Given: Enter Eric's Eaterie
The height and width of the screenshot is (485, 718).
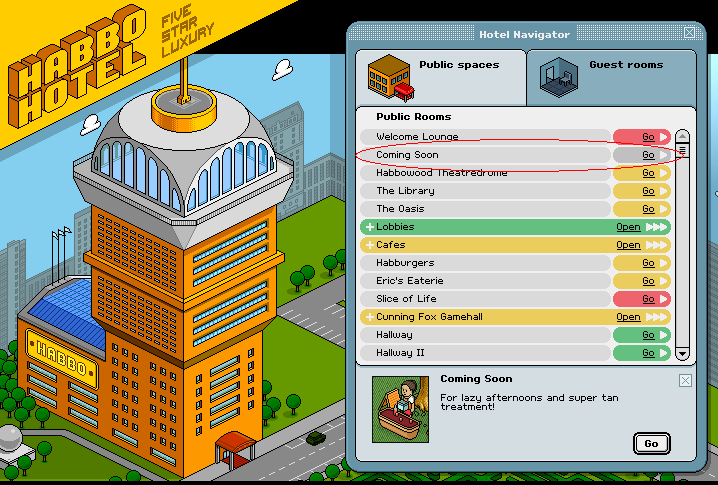Looking at the screenshot, I should point(648,281).
